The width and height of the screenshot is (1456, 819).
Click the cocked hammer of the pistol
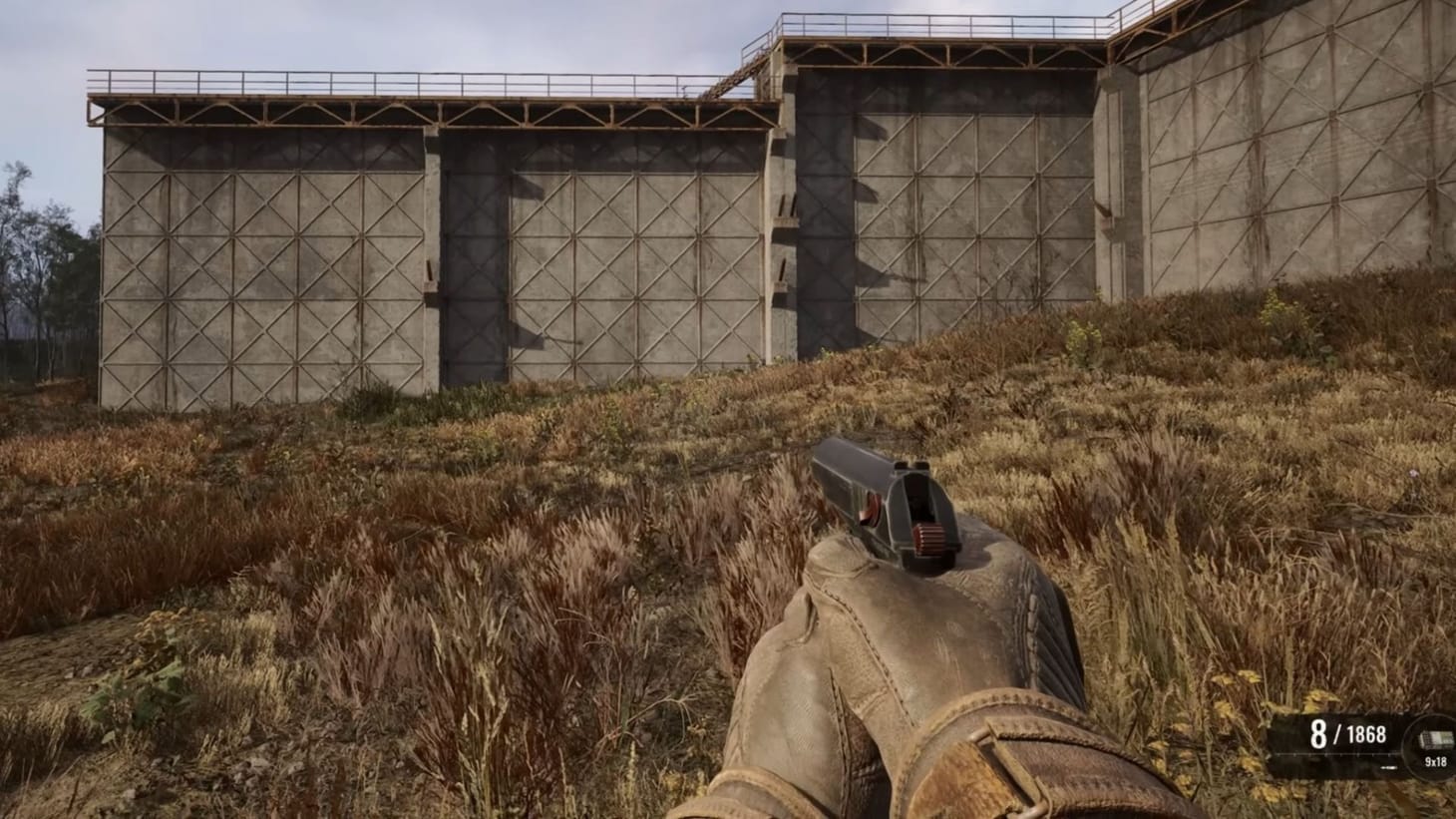pos(928,539)
